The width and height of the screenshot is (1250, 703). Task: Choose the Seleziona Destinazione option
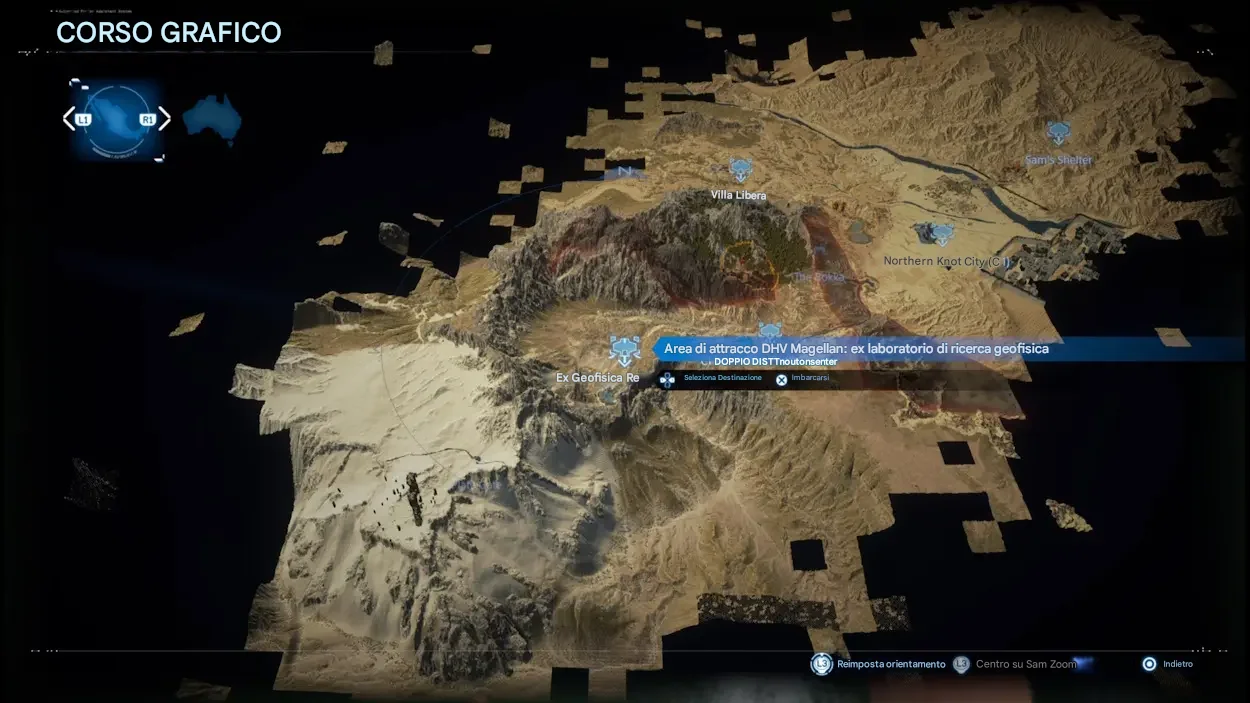pyautogui.click(x=714, y=379)
